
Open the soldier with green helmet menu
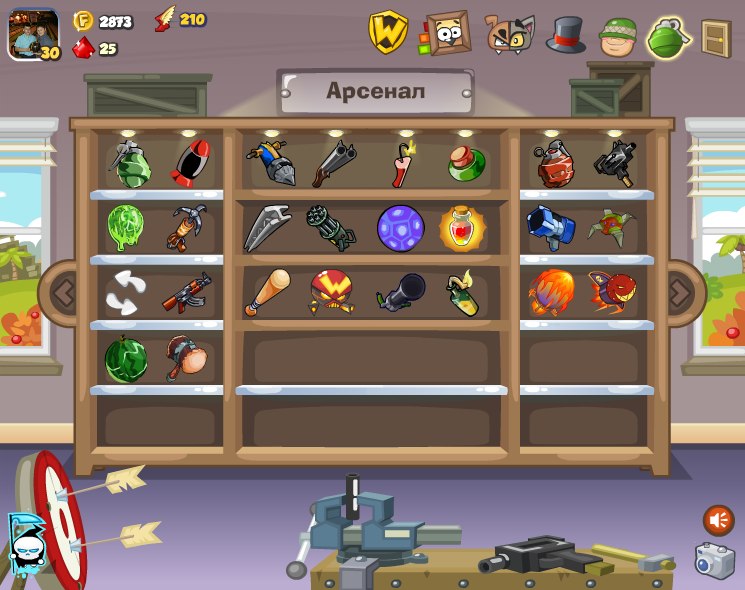click(618, 35)
